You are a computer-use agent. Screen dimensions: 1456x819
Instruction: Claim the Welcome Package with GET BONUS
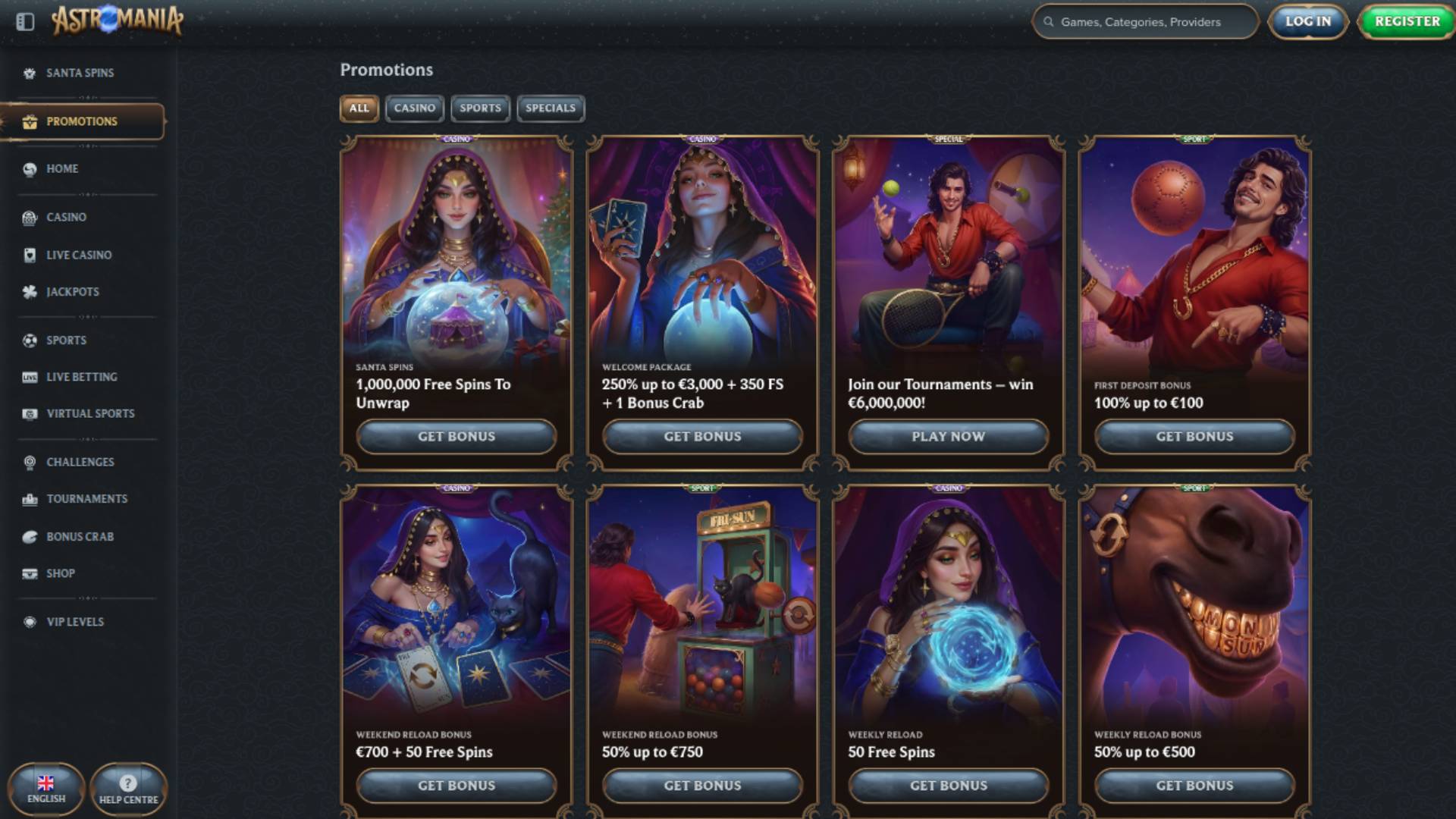pos(702,437)
